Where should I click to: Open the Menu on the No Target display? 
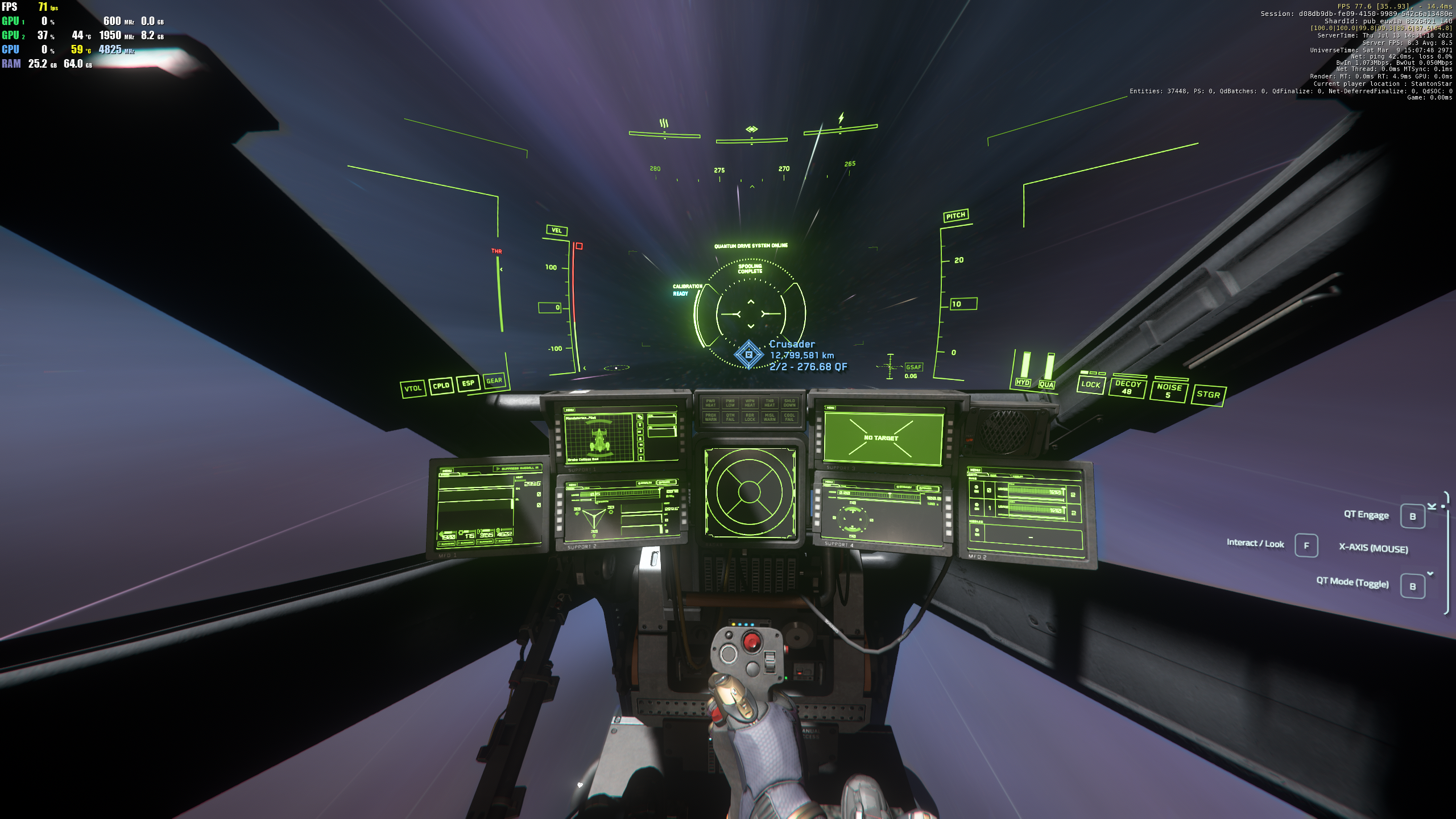point(830,408)
